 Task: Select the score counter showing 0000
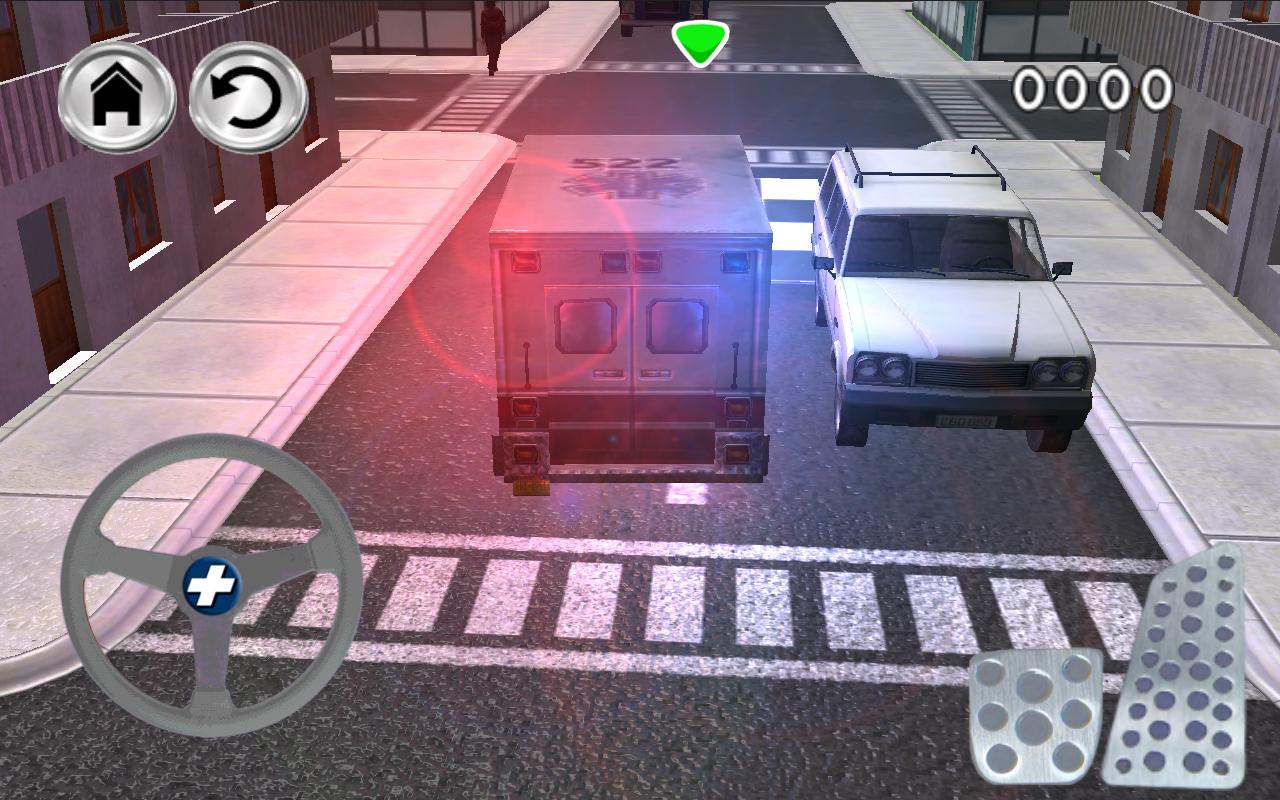click(x=1093, y=91)
